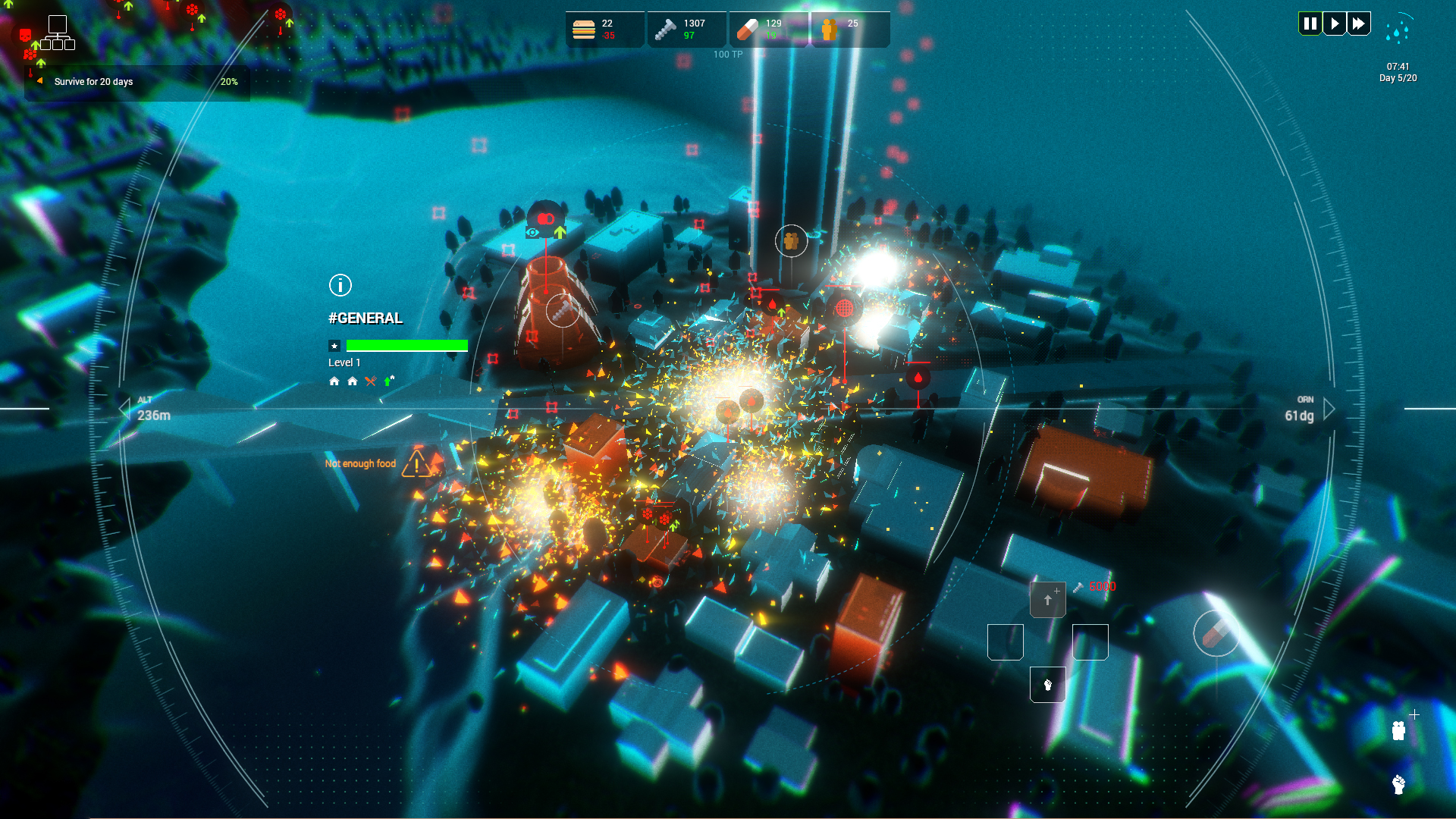Click the green Level 1 experience bar
This screenshot has height=819, width=1456.
tap(407, 345)
